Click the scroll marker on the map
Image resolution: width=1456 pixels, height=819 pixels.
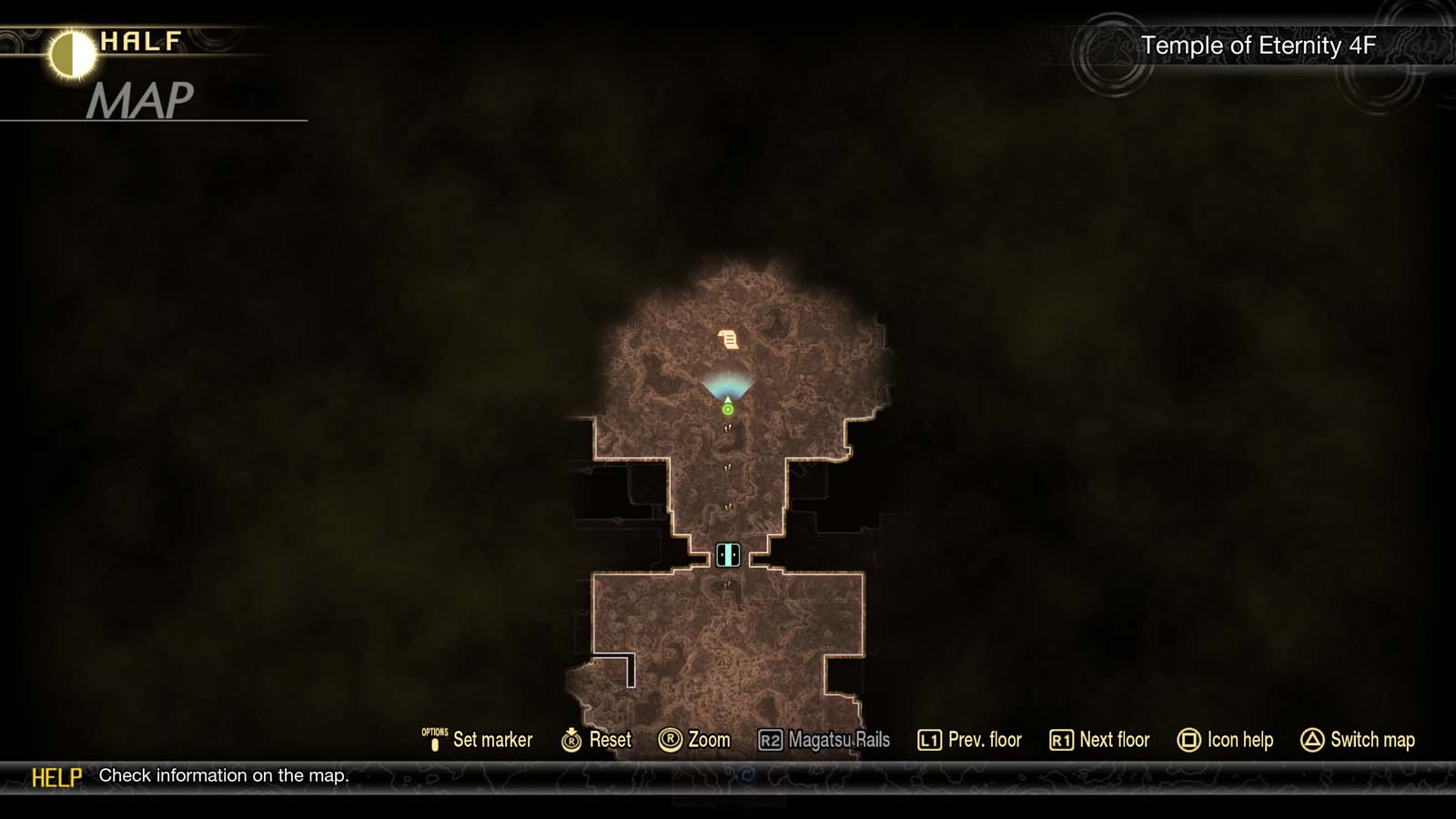click(x=728, y=339)
